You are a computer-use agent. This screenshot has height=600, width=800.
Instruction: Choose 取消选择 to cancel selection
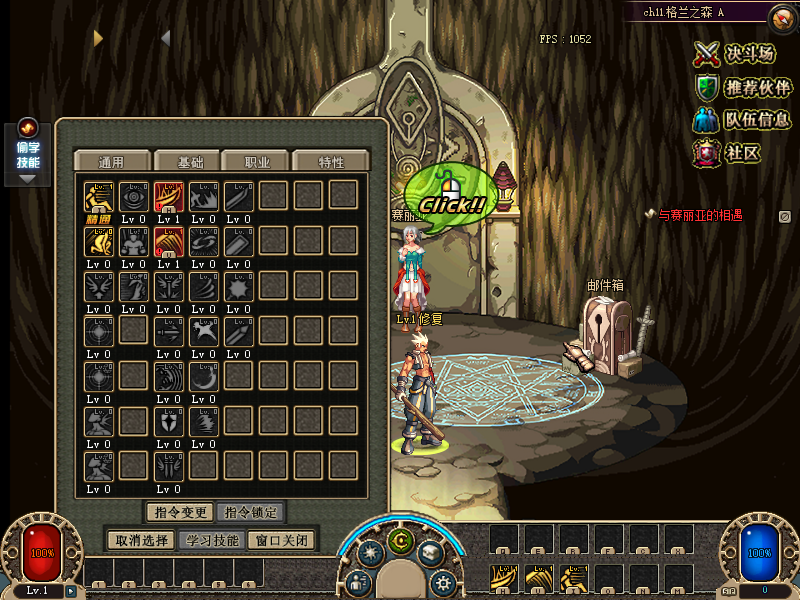[141, 540]
